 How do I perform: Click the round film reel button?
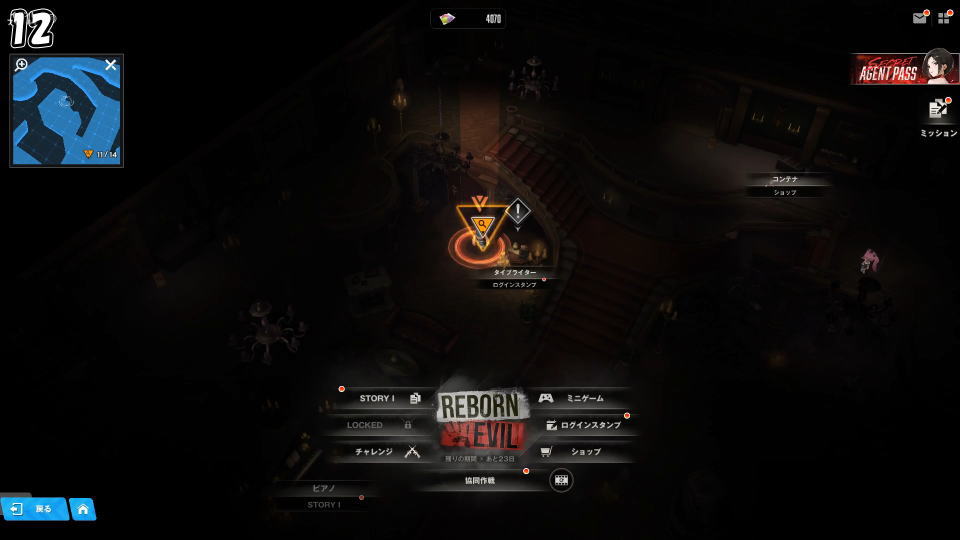[561, 480]
